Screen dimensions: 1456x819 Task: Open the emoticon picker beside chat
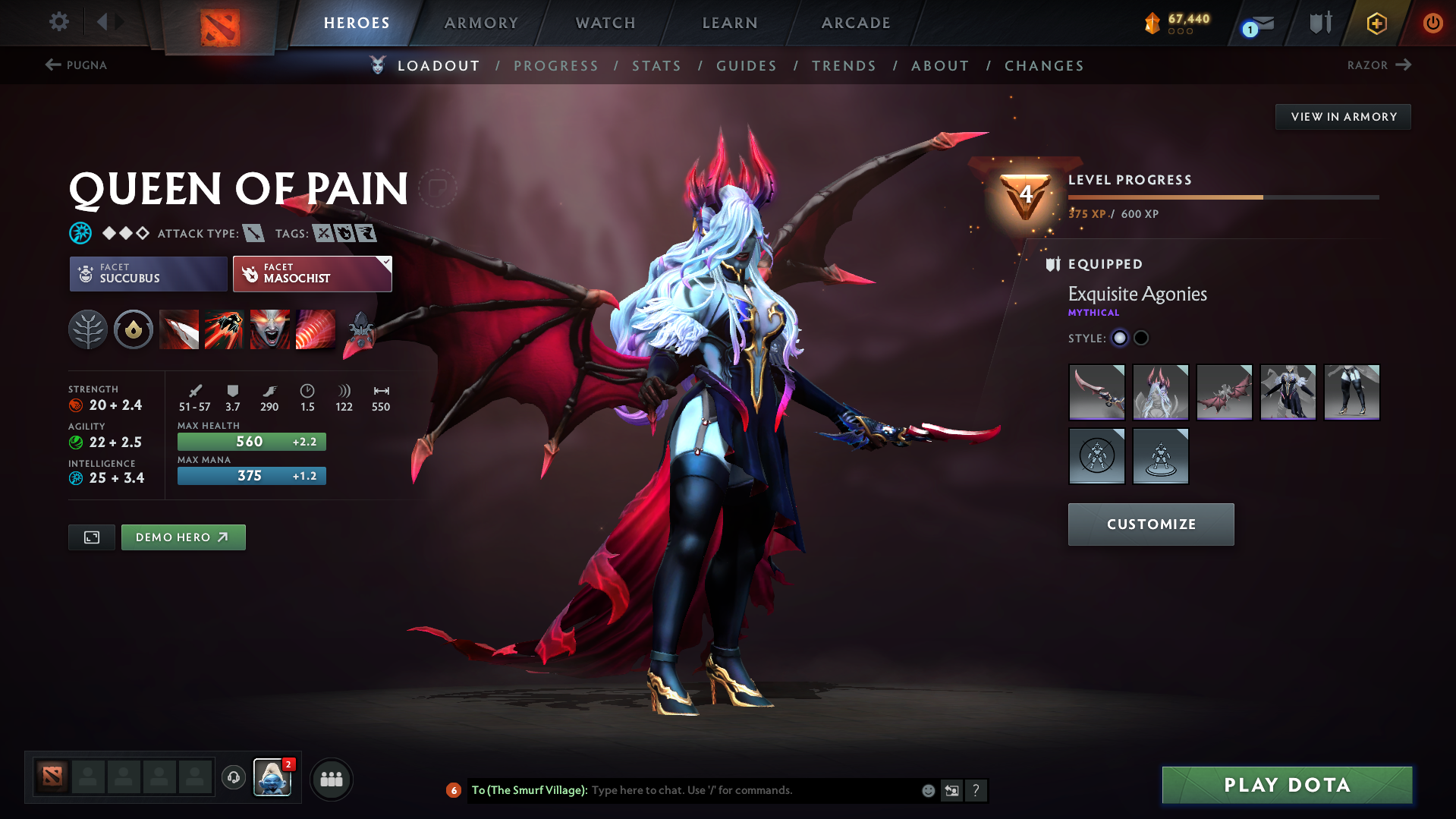[x=927, y=790]
